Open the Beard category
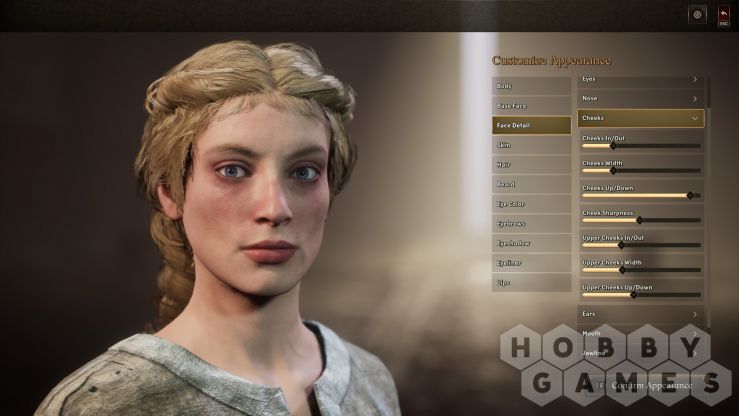This screenshot has width=739, height=416. click(531, 184)
